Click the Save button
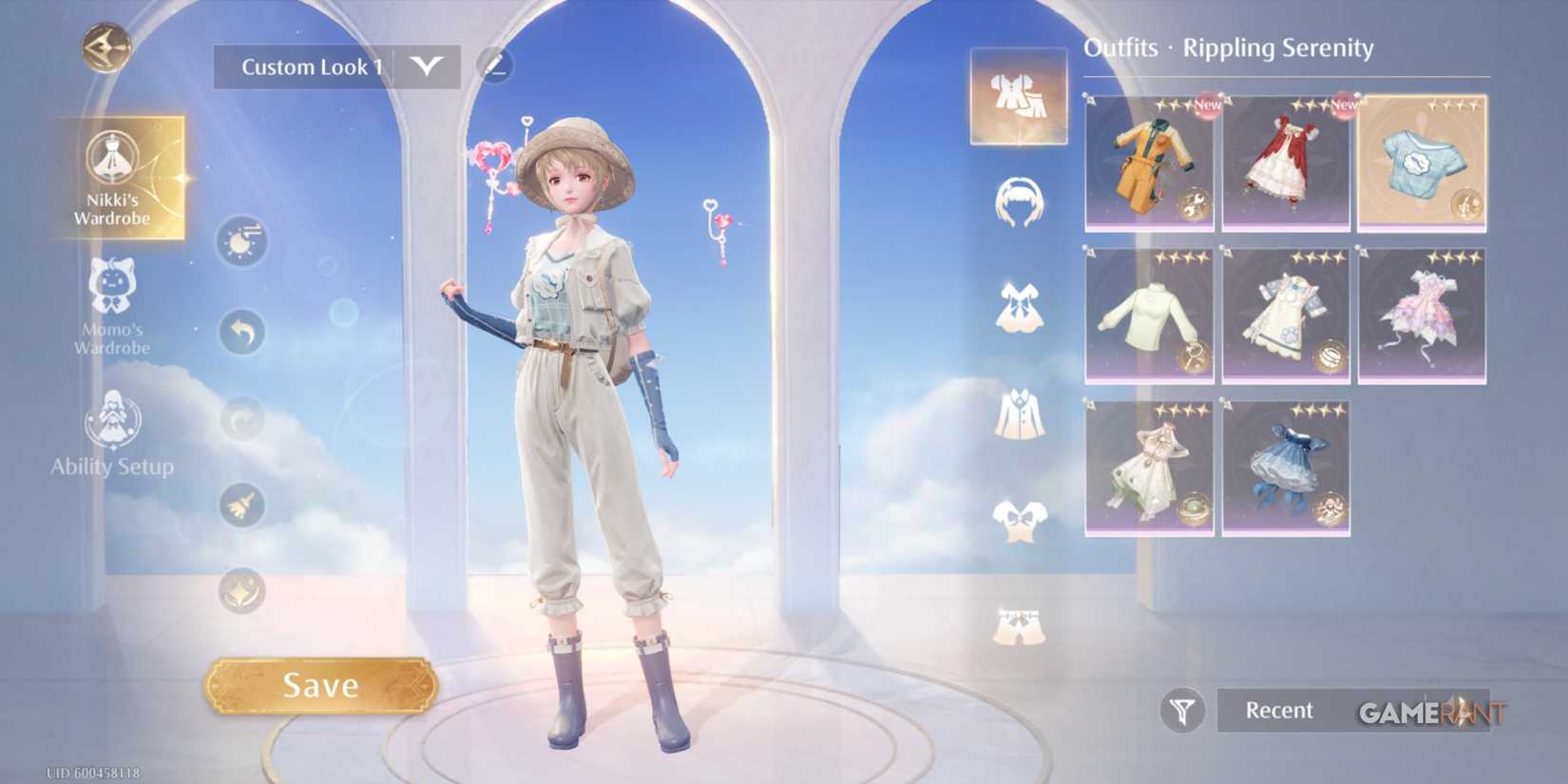 [x=321, y=684]
